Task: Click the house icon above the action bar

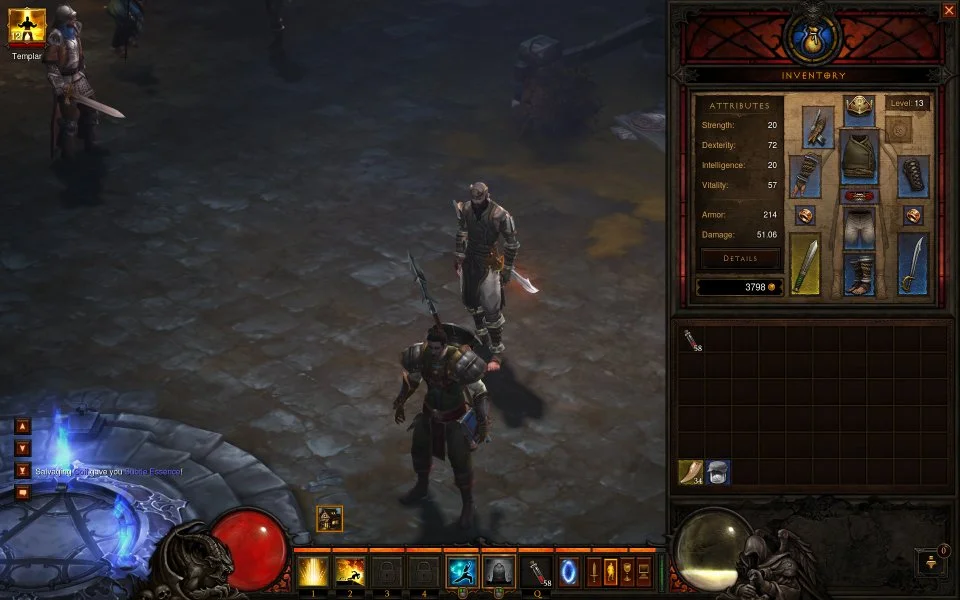Action: 330,518
